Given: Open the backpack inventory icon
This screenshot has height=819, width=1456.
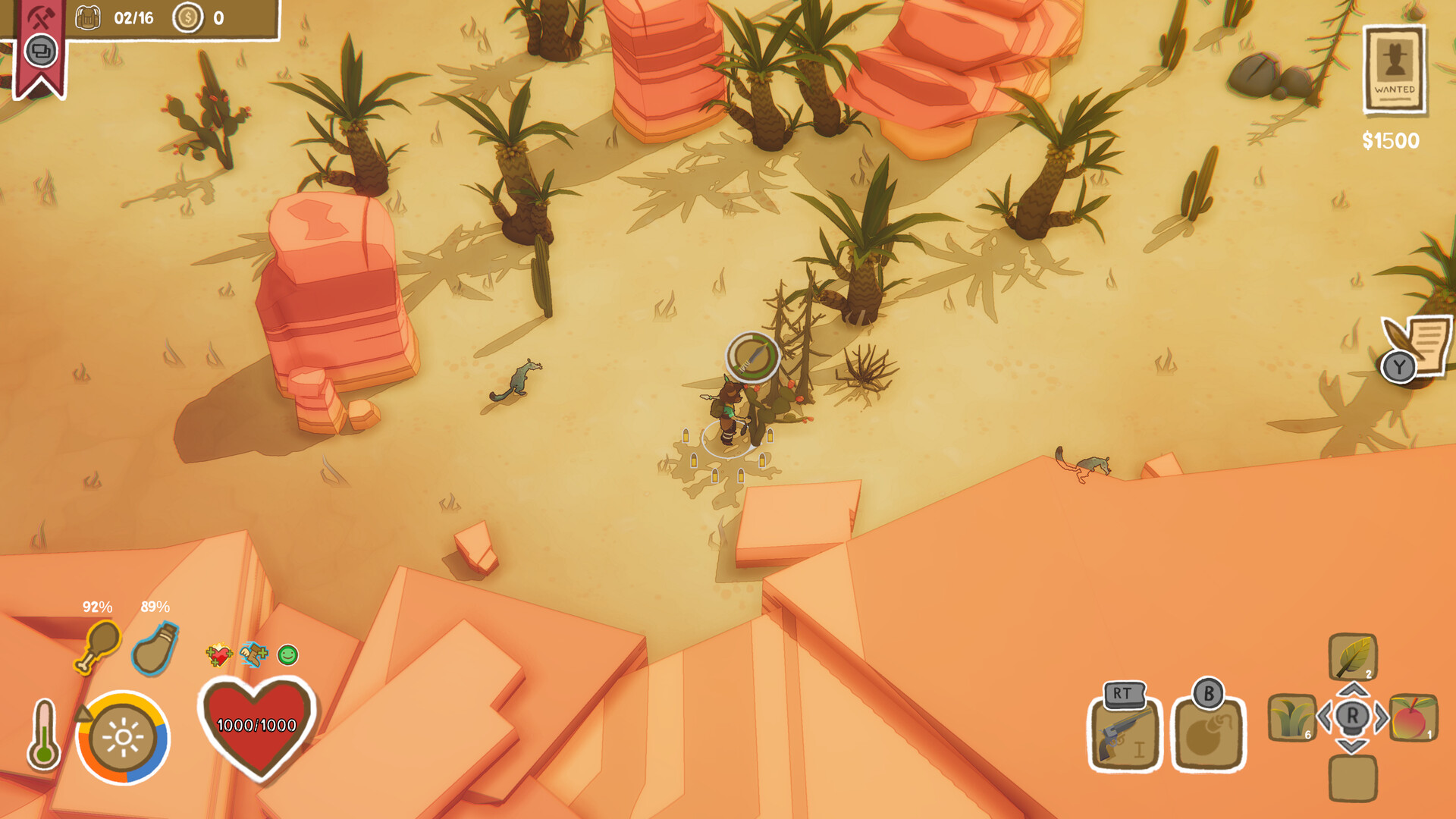Looking at the screenshot, I should coord(88,15).
